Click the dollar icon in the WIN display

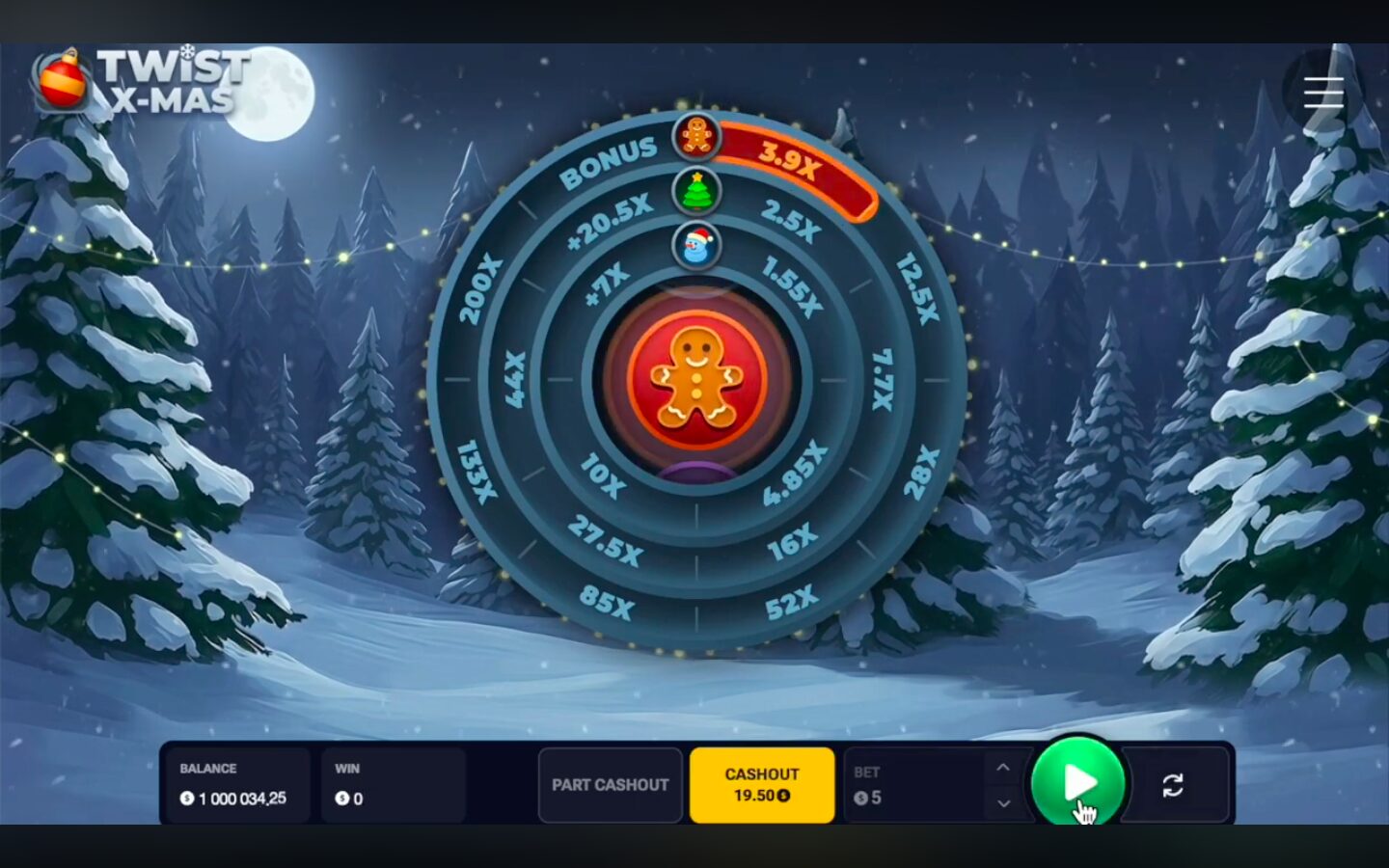click(340, 798)
